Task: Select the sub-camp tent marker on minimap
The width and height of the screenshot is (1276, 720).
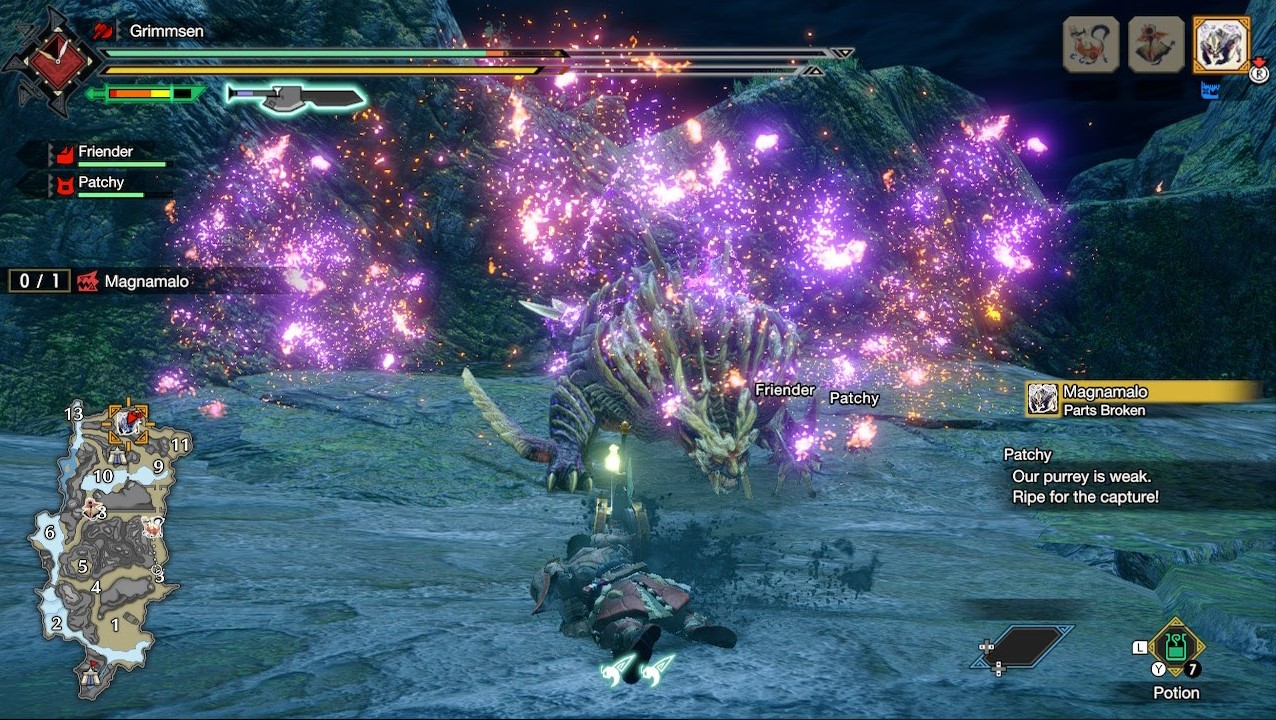Action: (x=117, y=456)
